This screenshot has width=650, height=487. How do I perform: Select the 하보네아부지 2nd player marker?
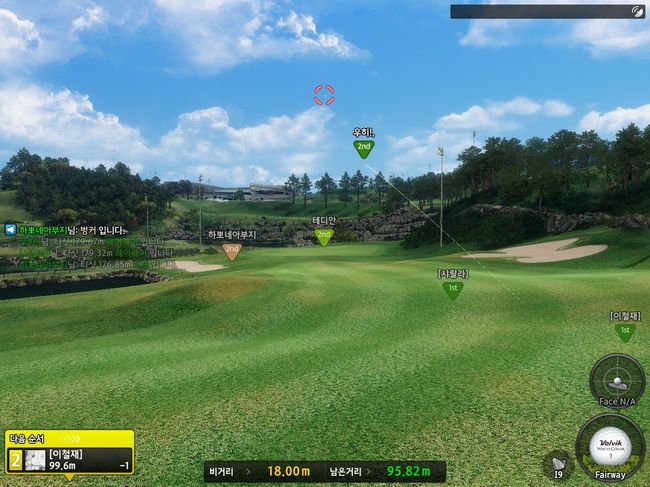tap(232, 250)
